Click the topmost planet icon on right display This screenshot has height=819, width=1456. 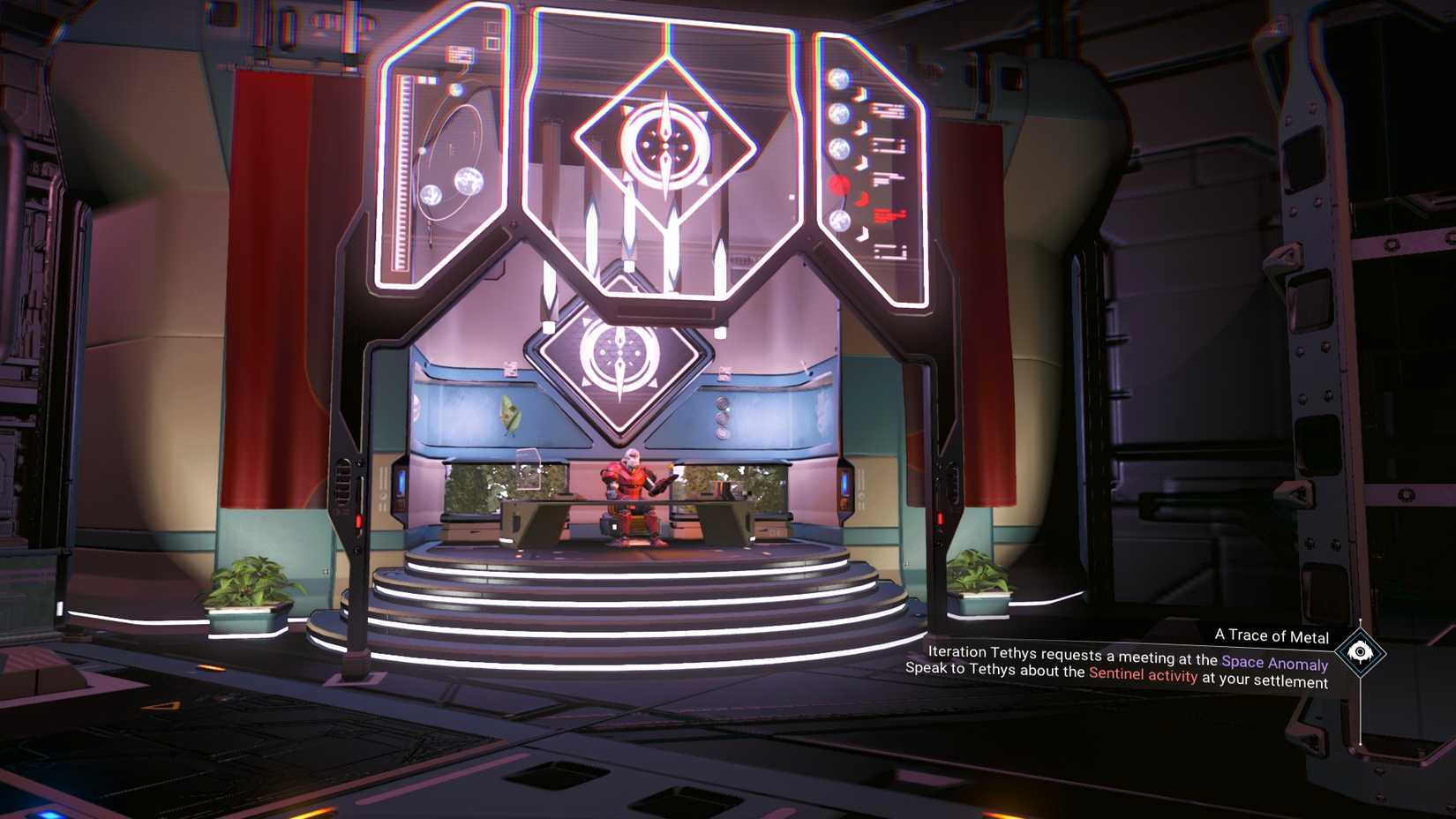[x=838, y=78]
